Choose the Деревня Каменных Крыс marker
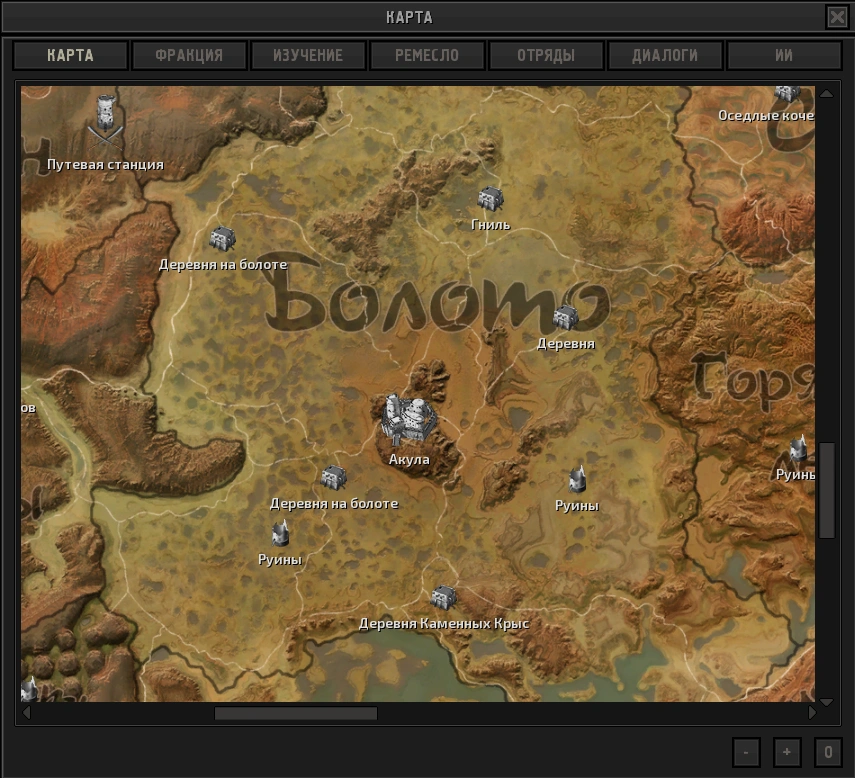Screen dimensions: 855x778 tap(443, 598)
